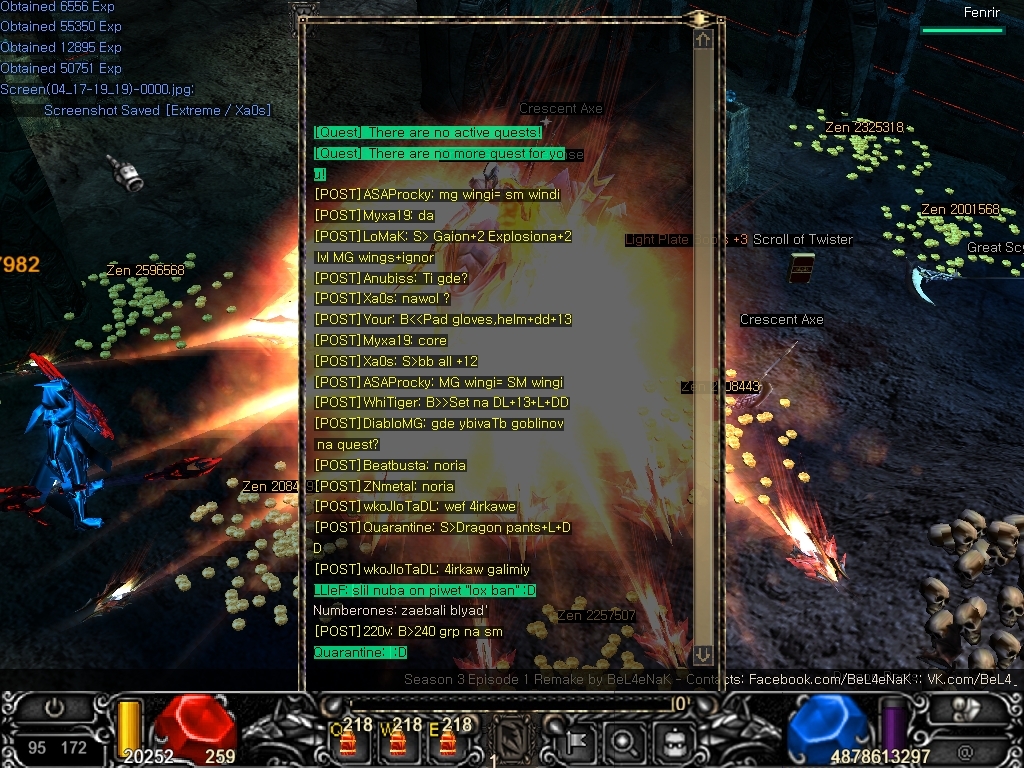Click the @ button on the bottom bar

pyautogui.click(x=965, y=749)
